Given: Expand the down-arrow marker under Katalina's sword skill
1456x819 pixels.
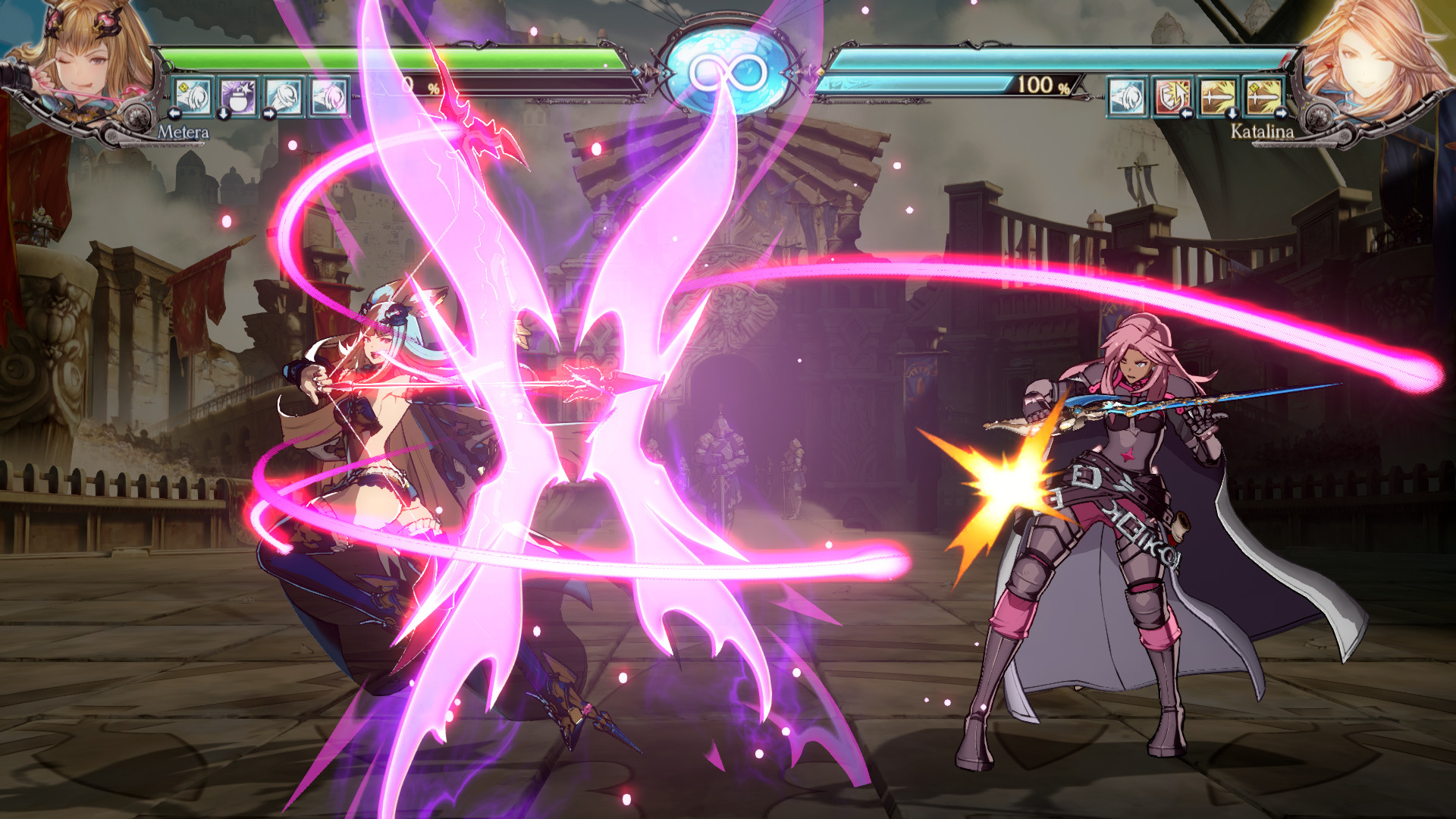Looking at the screenshot, I should [x=1232, y=115].
